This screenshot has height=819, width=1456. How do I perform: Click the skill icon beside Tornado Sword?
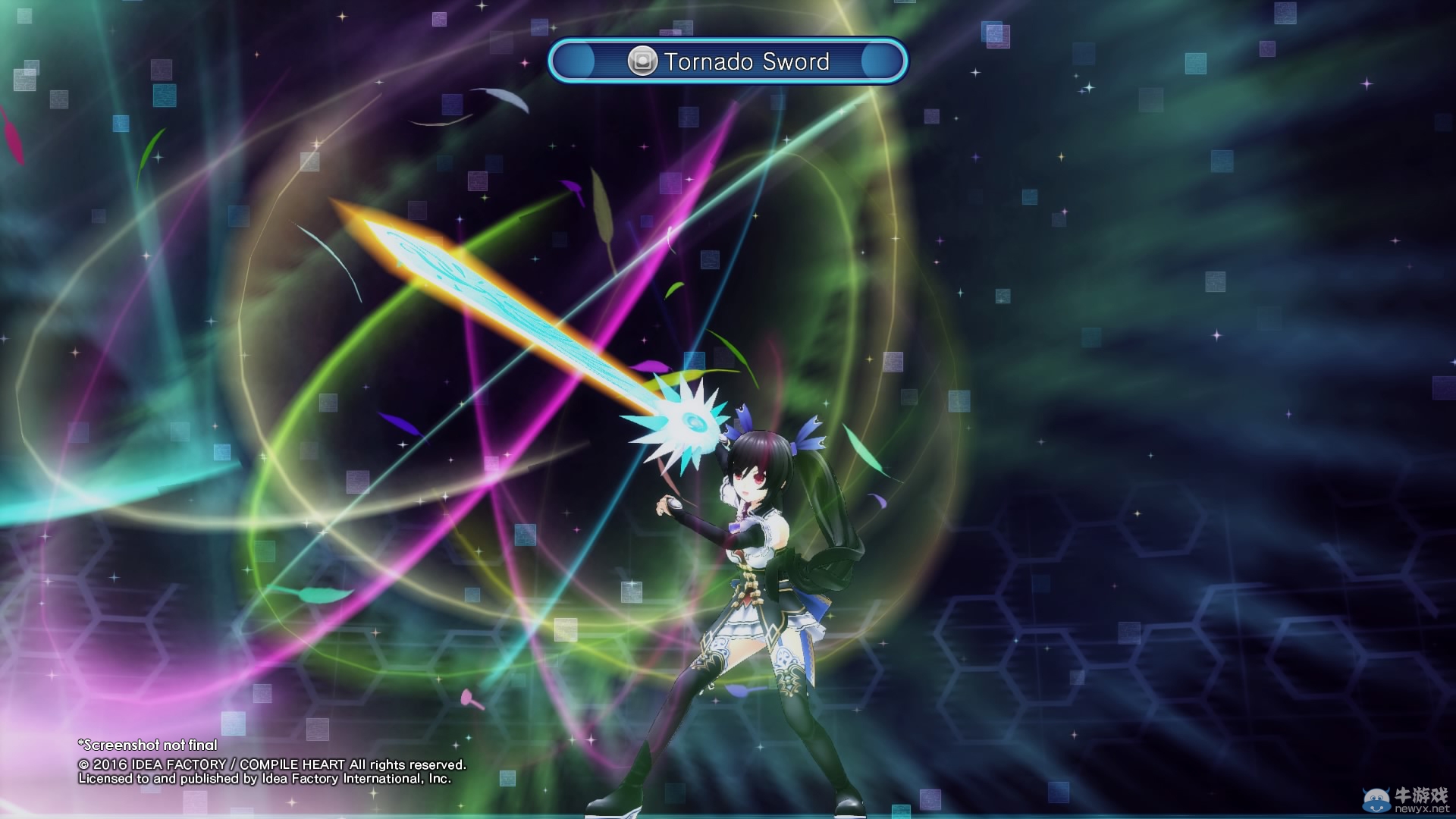click(643, 62)
